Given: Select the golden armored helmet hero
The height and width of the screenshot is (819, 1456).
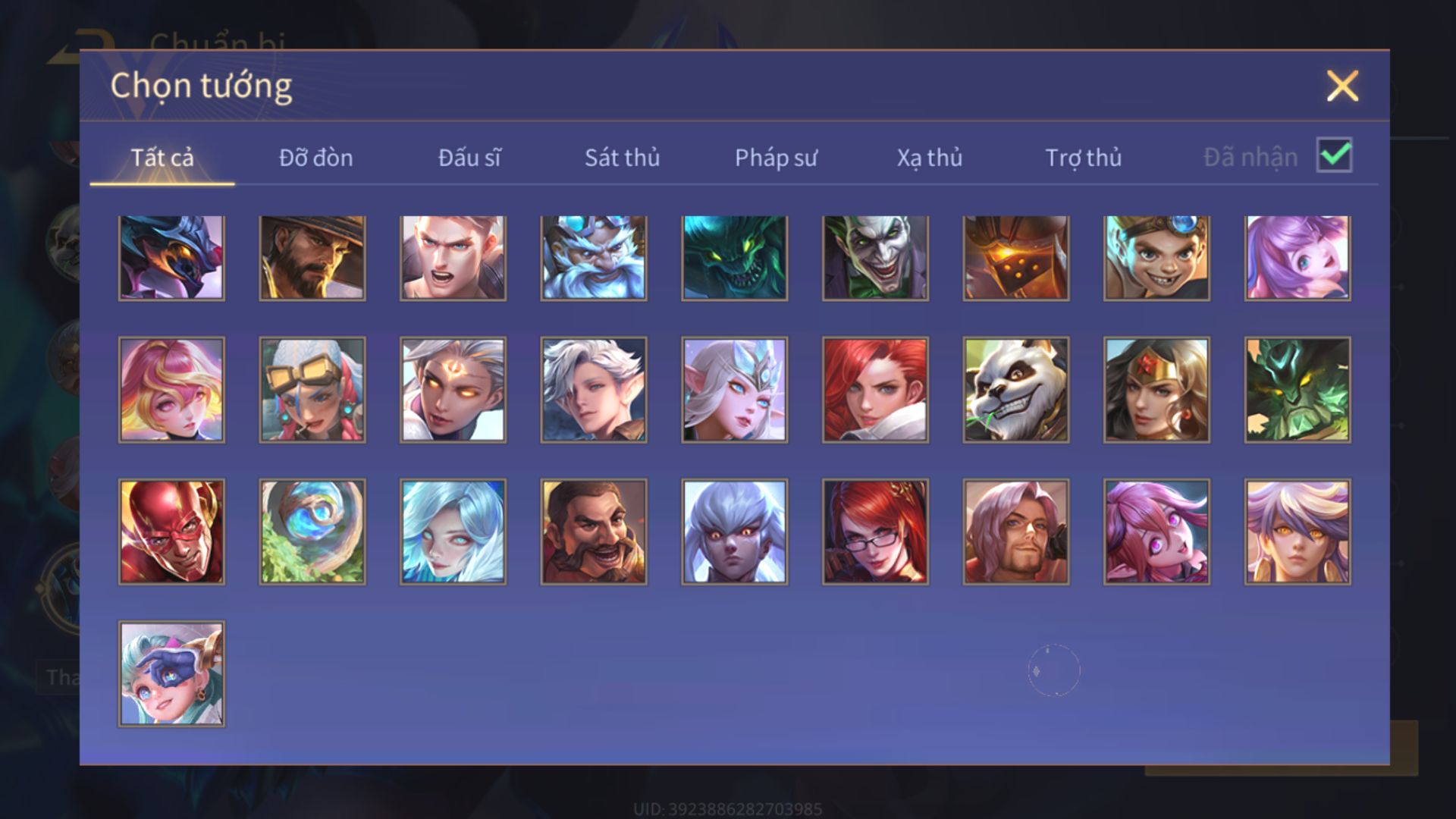Looking at the screenshot, I should pyautogui.click(x=1016, y=258).
